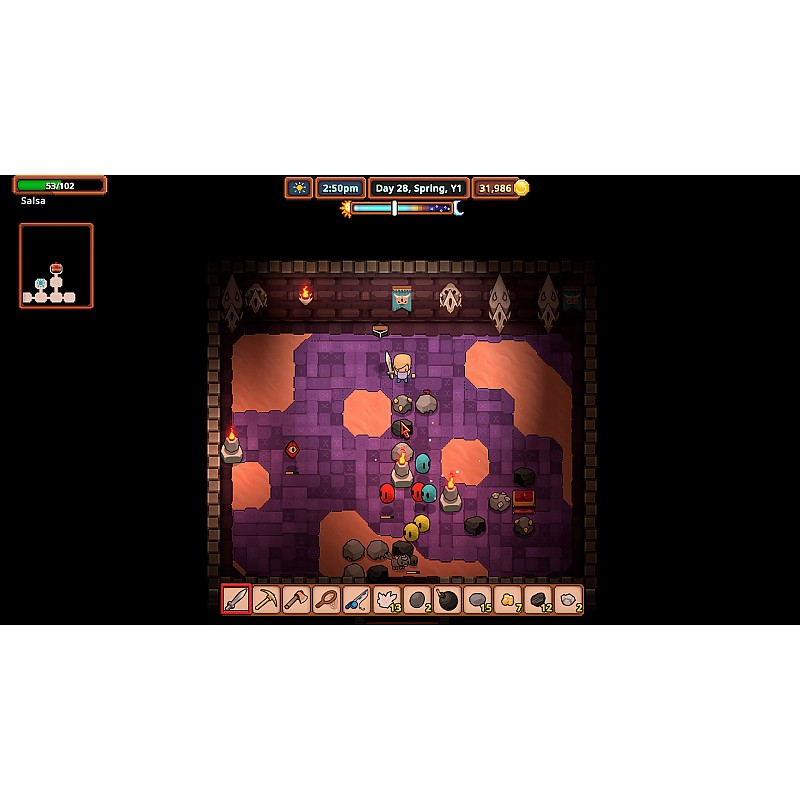Click the Day 28, Spring calendar panel
800x800 pixels.
click(x=418, y=188)
